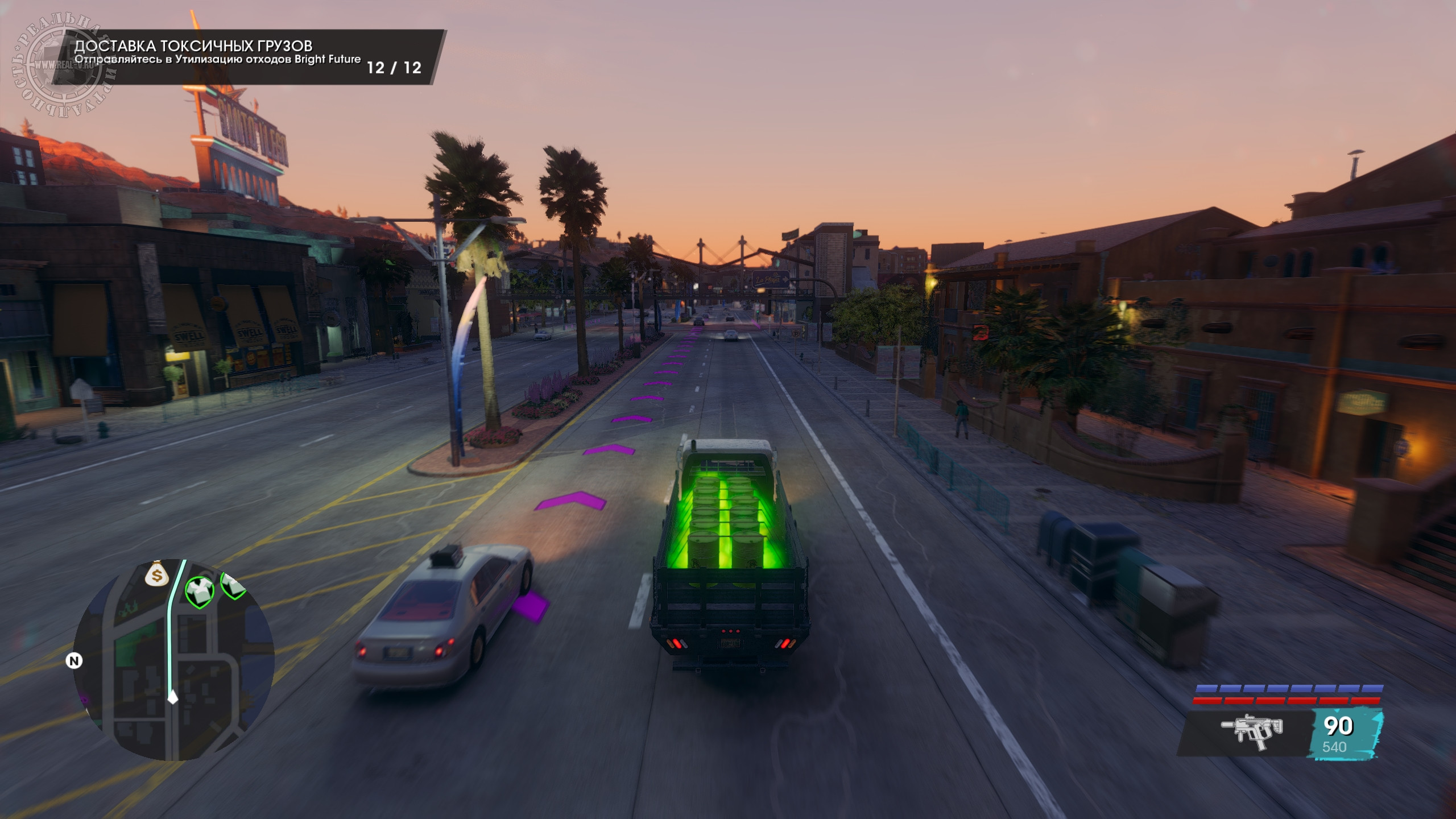
Task: Click the circular minimap
Action: click(x=174, y=660)
